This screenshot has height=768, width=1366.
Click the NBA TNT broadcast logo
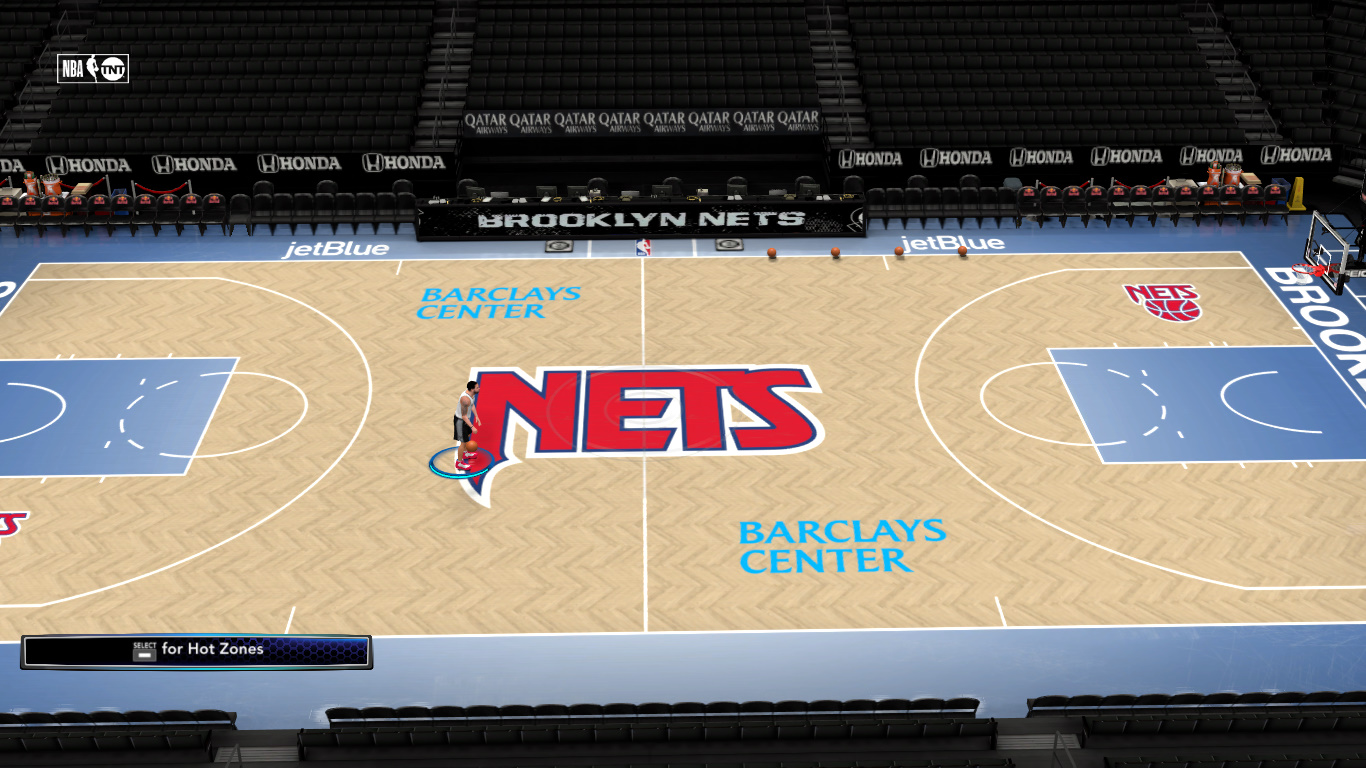pyautogui.click(x=95, y=70)
